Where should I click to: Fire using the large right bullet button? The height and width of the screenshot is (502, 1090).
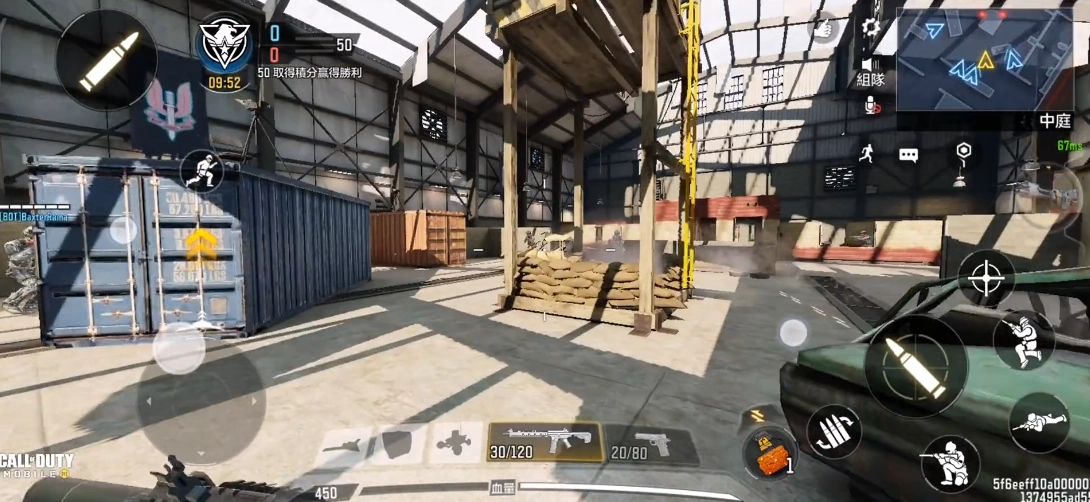click(916, 366)
